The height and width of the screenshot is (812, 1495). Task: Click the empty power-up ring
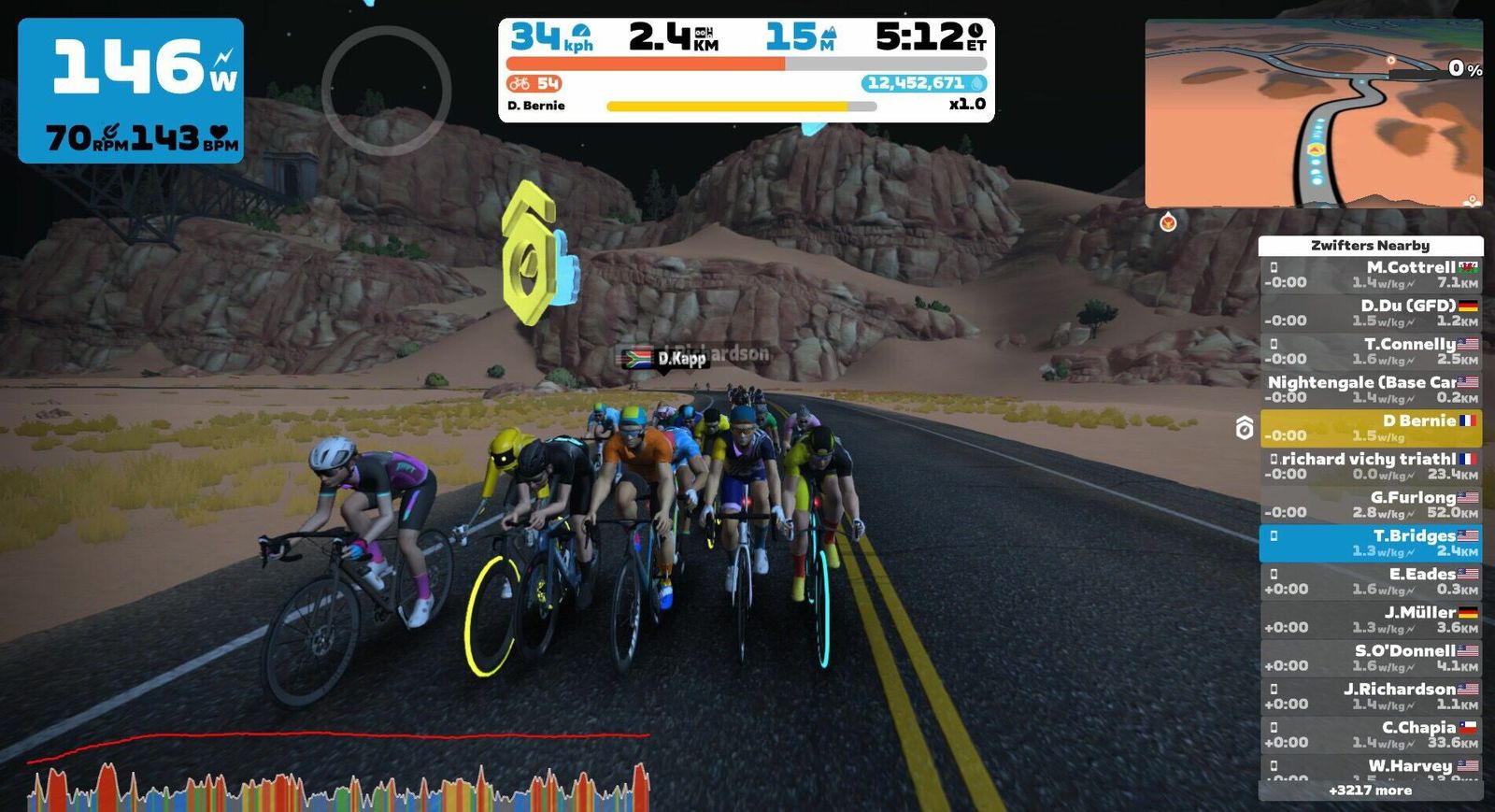pyautogui.click(x=386, y=91)
